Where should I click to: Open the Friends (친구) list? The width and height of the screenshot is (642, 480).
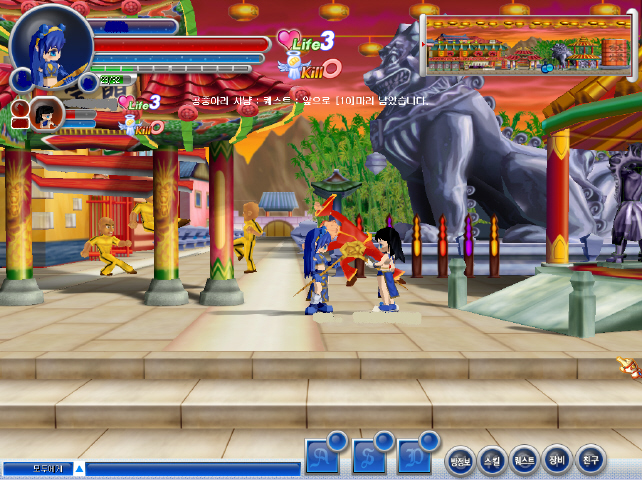point(590,459)
